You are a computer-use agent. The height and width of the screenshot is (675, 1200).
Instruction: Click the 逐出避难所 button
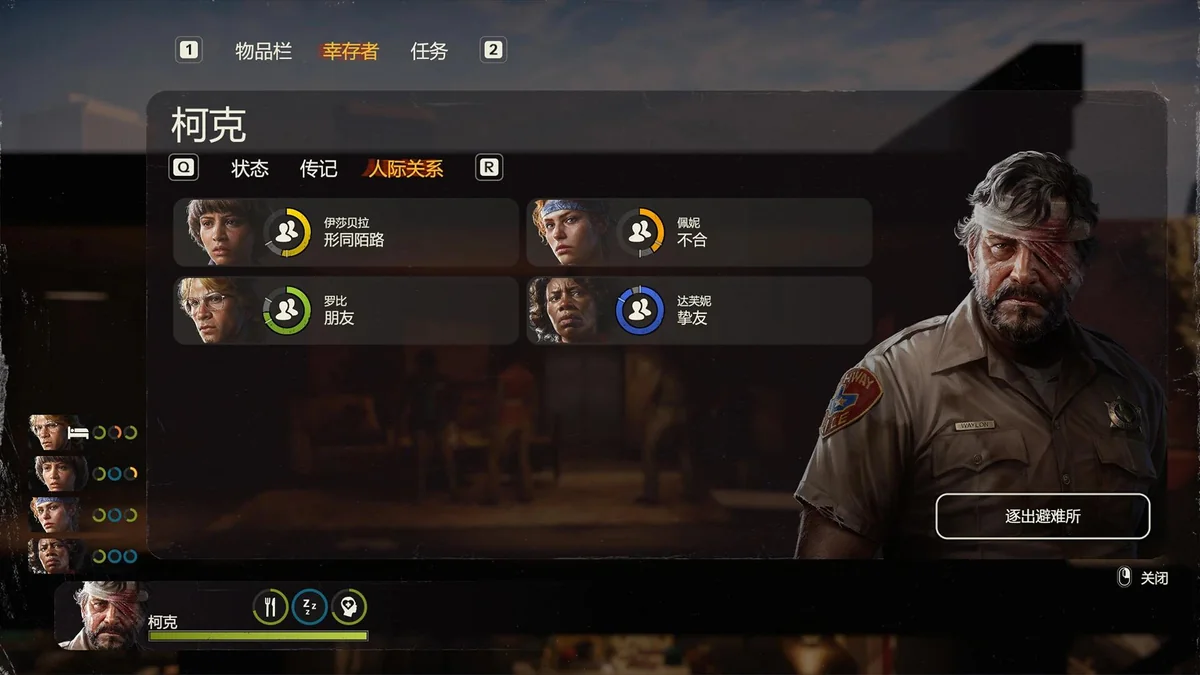[x=1042, y=517]
